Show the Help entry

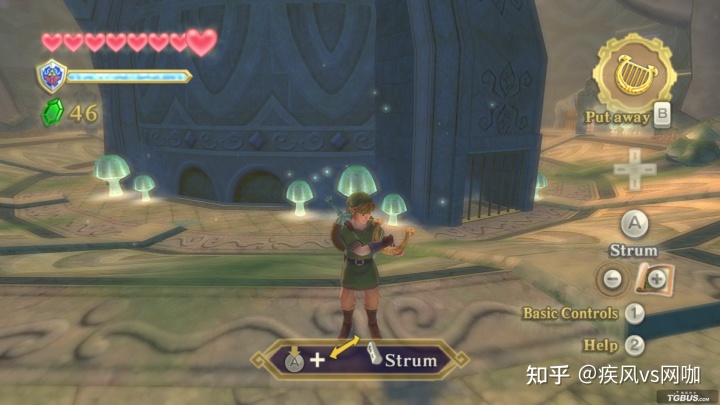(x=601, y=345)
